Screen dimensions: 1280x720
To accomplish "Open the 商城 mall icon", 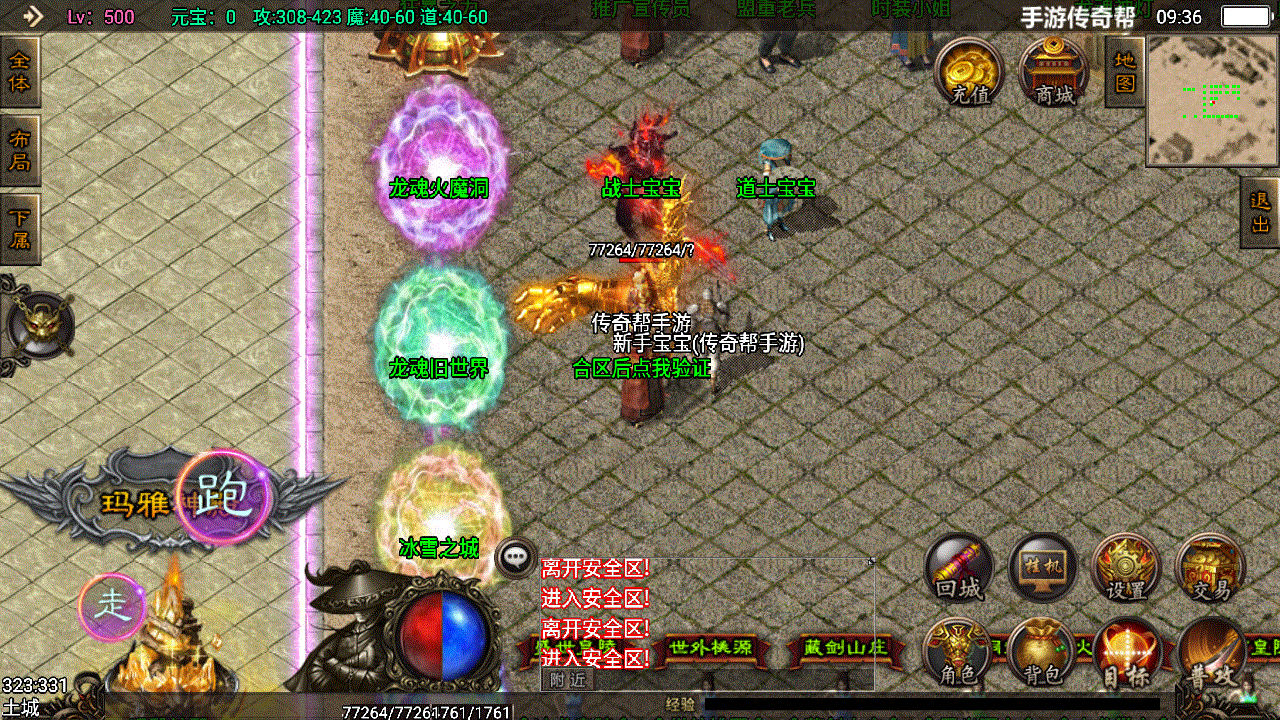I will [x=1052, y=72].
